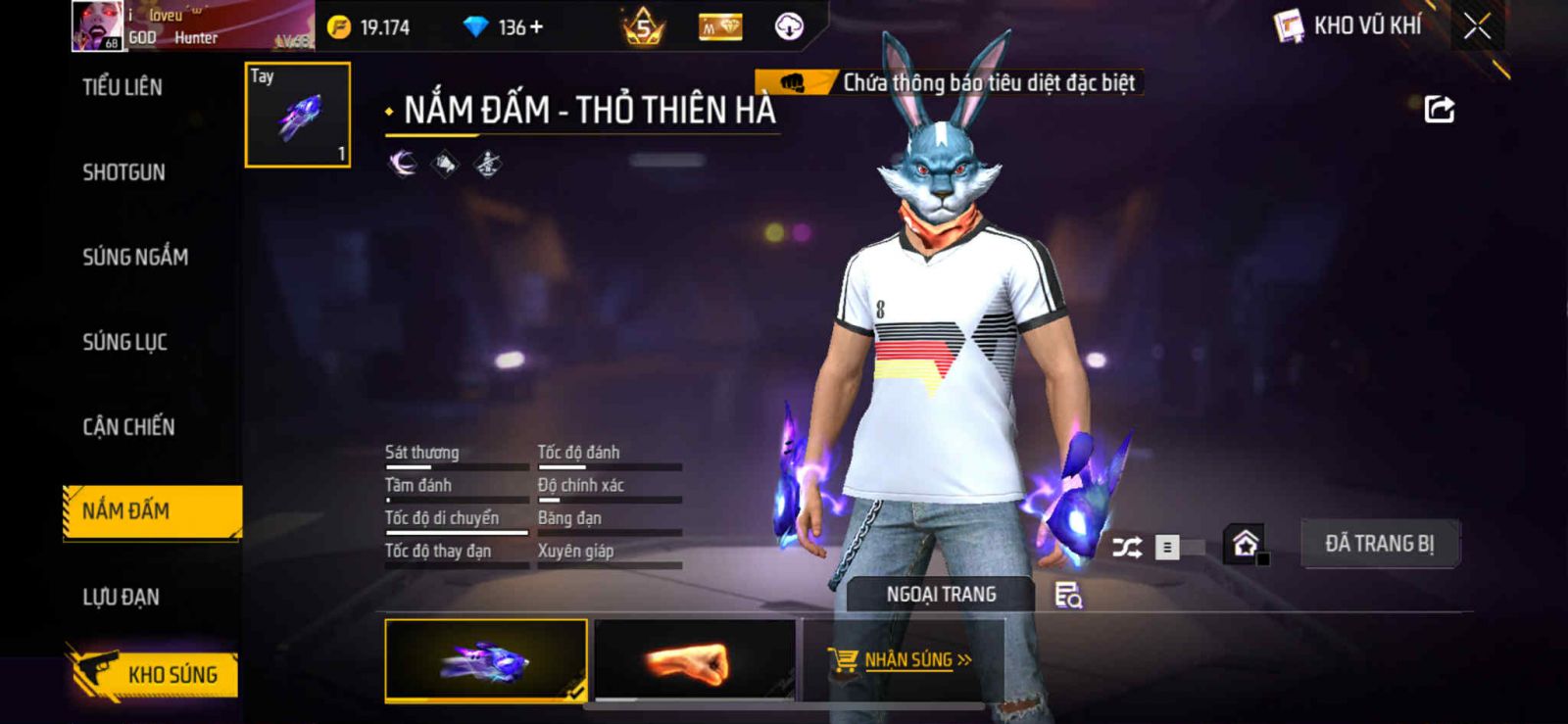The height and width of the screenshot is (724, 1568).
Task: Select the Súng Ngắm category
Action: tap(135, 257)
